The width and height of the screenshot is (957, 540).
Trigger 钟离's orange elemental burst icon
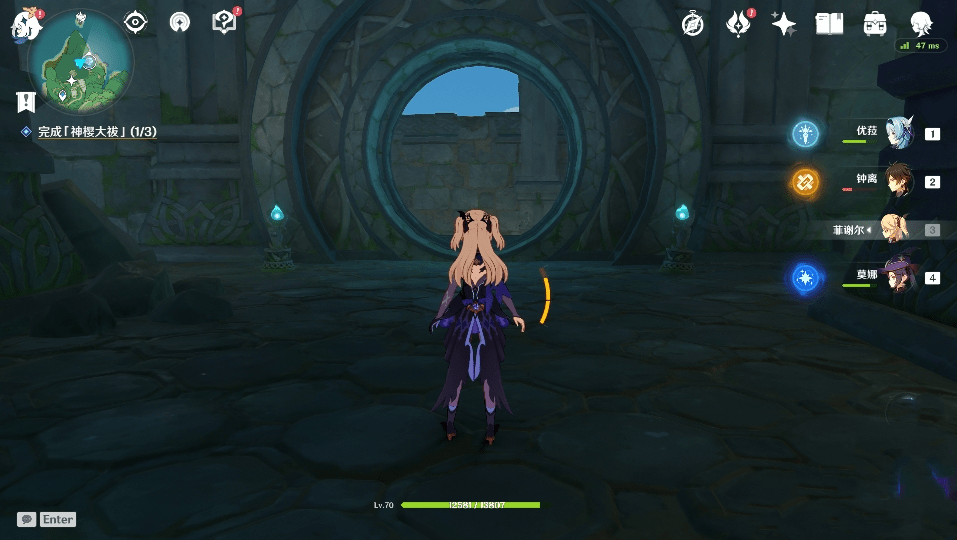[x=805, y=182]
